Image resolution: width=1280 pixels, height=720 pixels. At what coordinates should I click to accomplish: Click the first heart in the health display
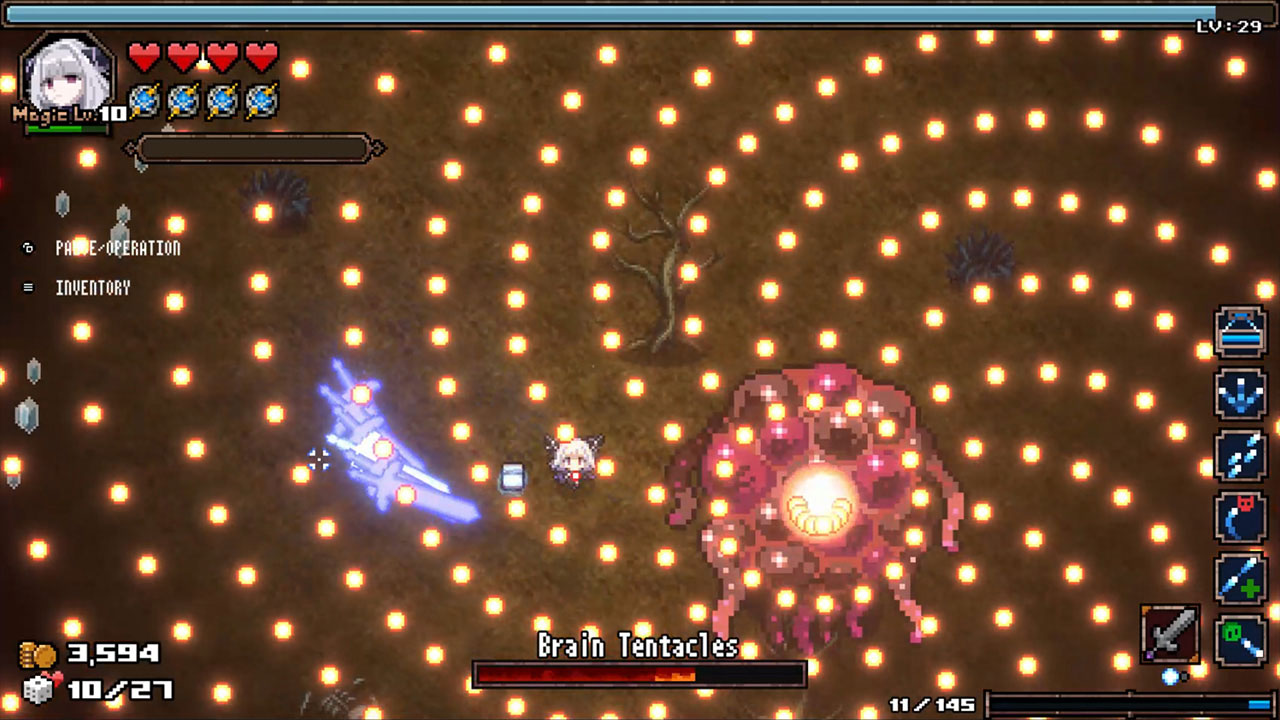[x=144, y=57]
